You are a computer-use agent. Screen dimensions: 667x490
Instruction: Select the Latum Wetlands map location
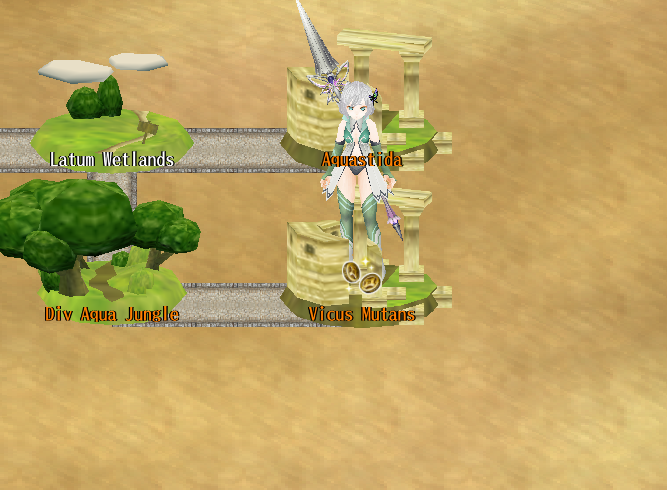tap(111, 130)
